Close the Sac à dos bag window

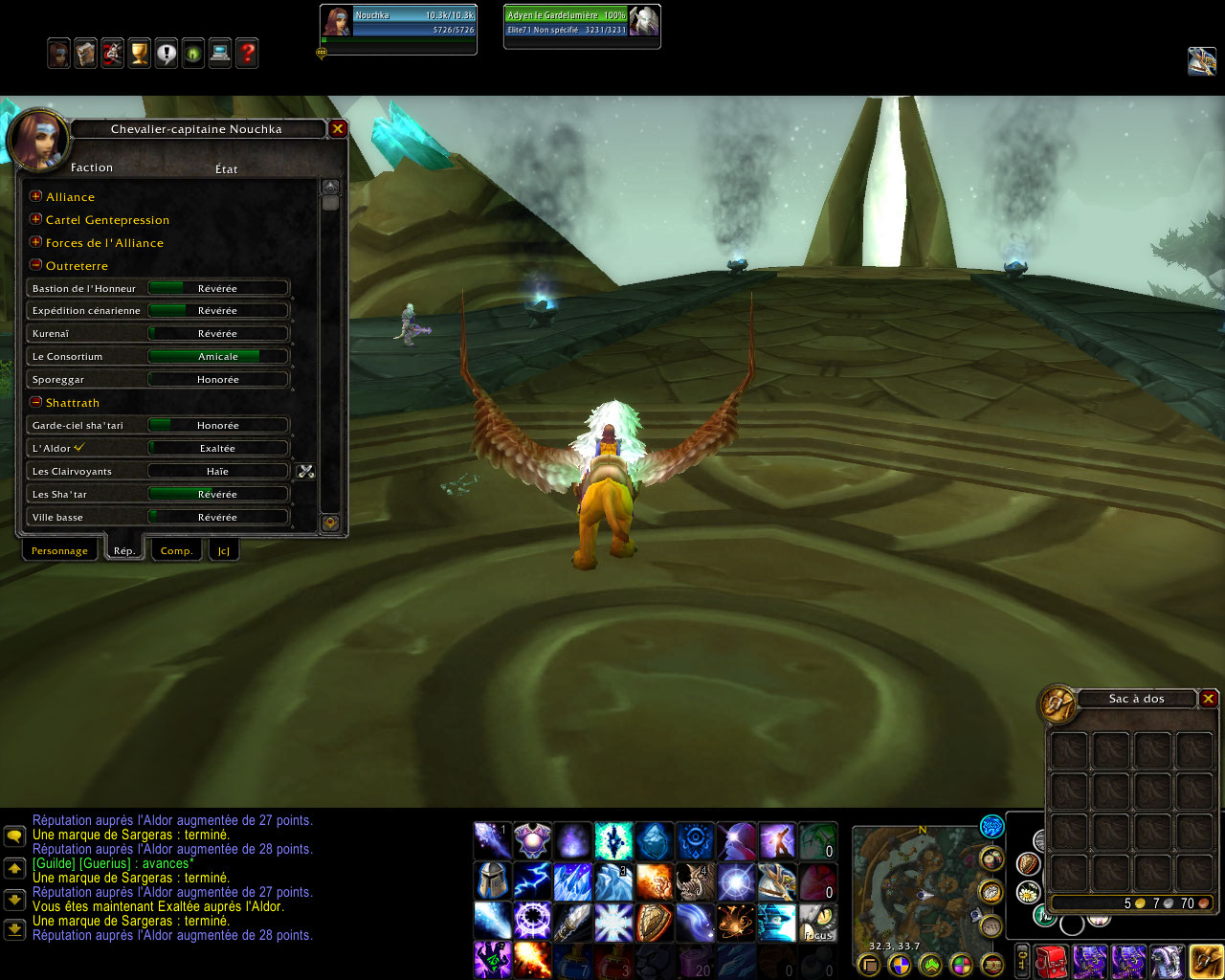click(1209, 699)
